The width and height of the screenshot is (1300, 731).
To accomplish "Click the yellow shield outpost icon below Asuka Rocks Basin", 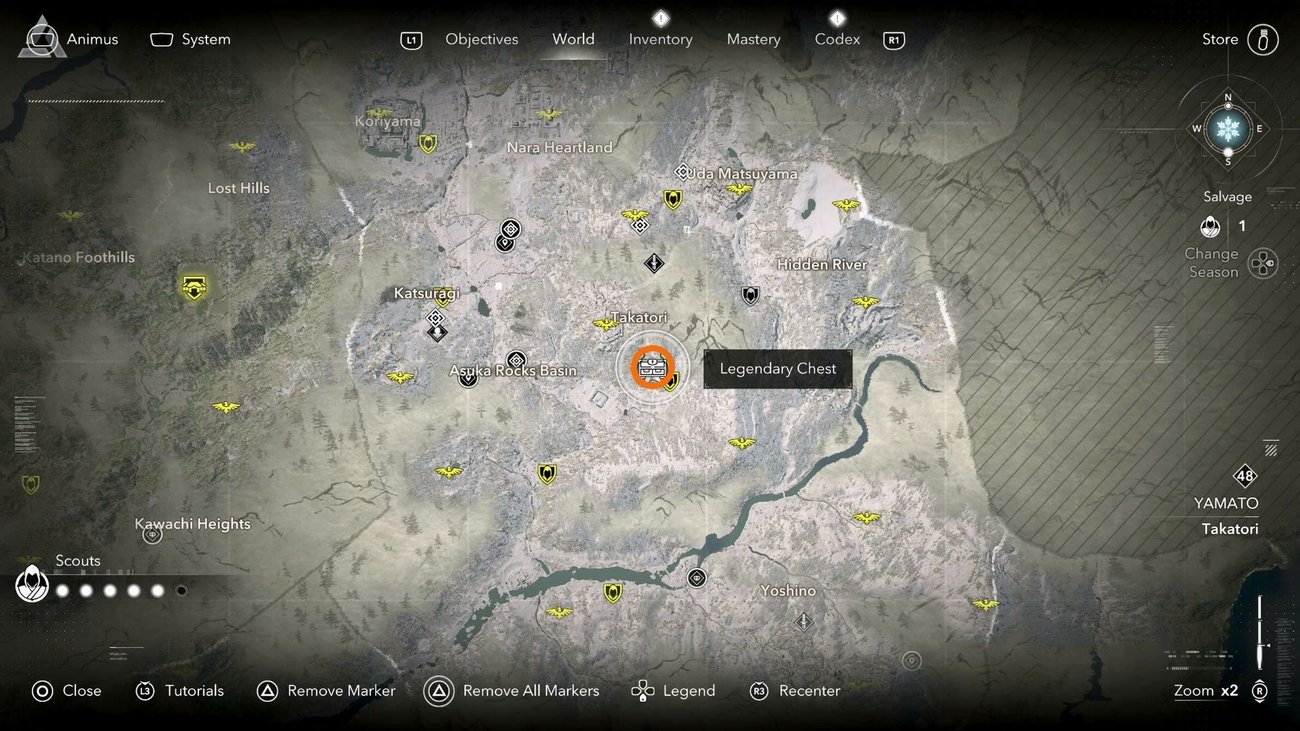I will pos(547,473).
